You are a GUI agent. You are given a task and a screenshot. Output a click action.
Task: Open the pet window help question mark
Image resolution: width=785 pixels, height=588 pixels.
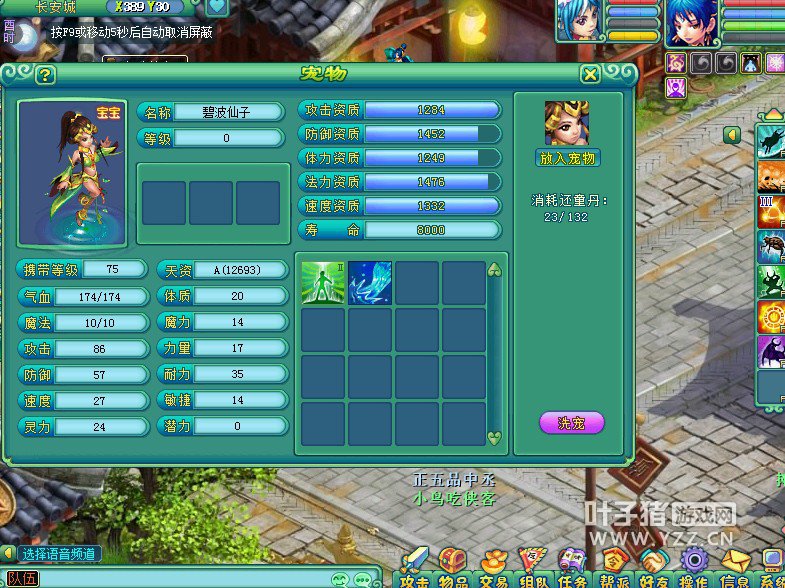pyautogui.click(x=44, y=75)
